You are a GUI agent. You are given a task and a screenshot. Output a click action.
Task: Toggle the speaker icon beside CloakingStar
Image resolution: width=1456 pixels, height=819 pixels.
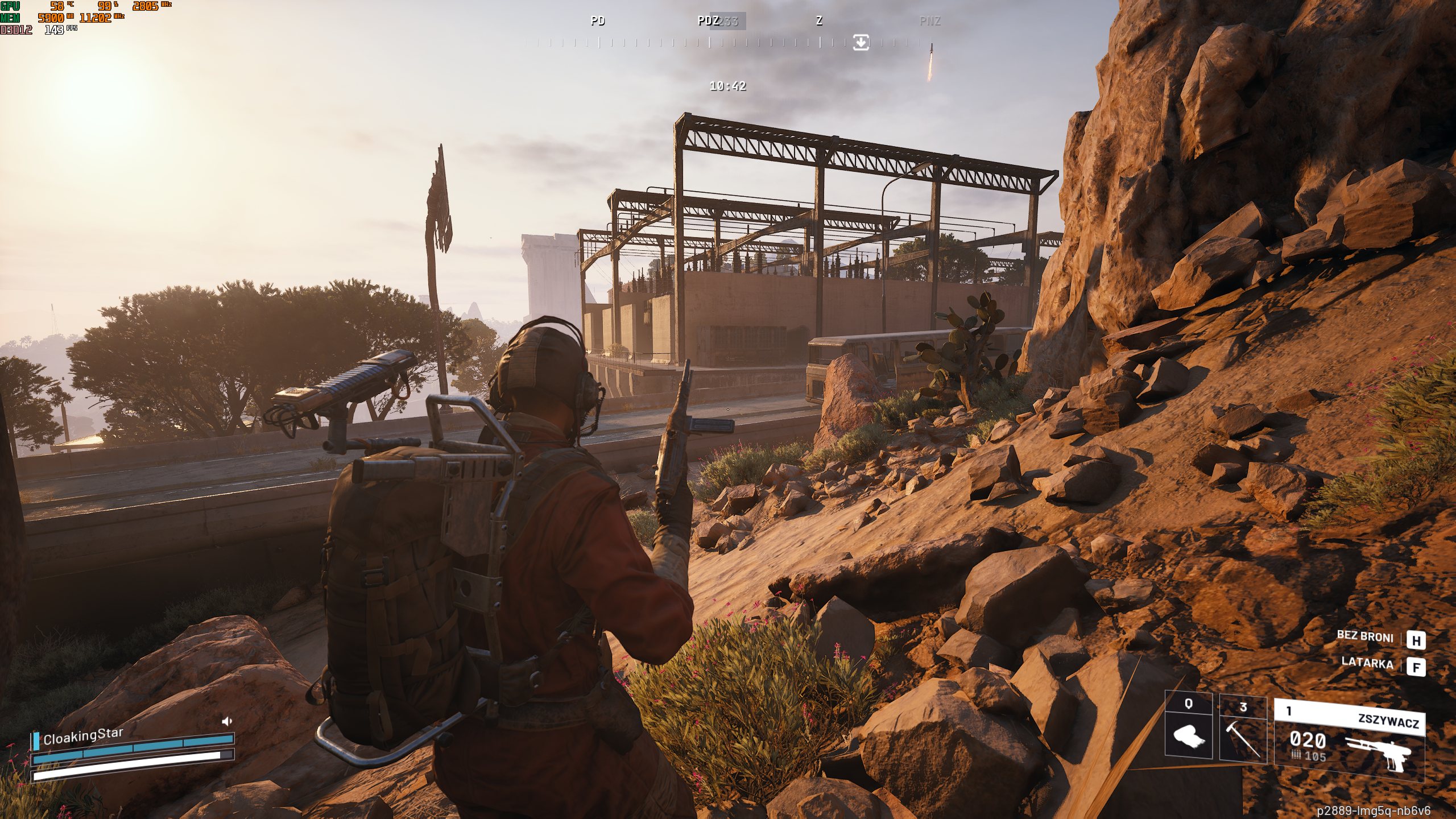[x=227, y=722]
